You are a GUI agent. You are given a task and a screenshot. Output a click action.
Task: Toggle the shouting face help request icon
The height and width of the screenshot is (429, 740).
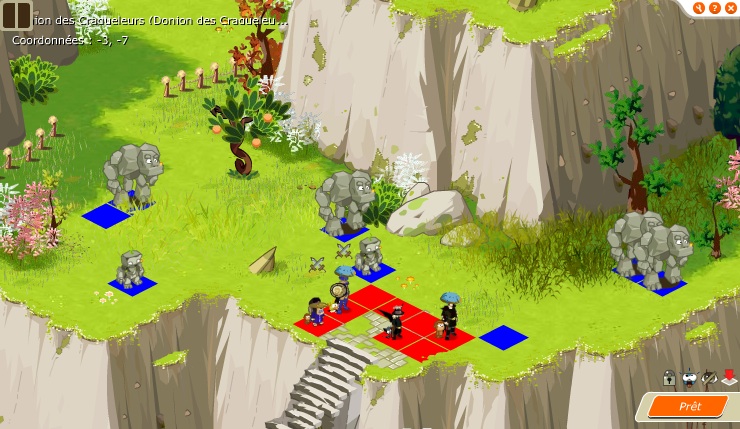[688, 378]
